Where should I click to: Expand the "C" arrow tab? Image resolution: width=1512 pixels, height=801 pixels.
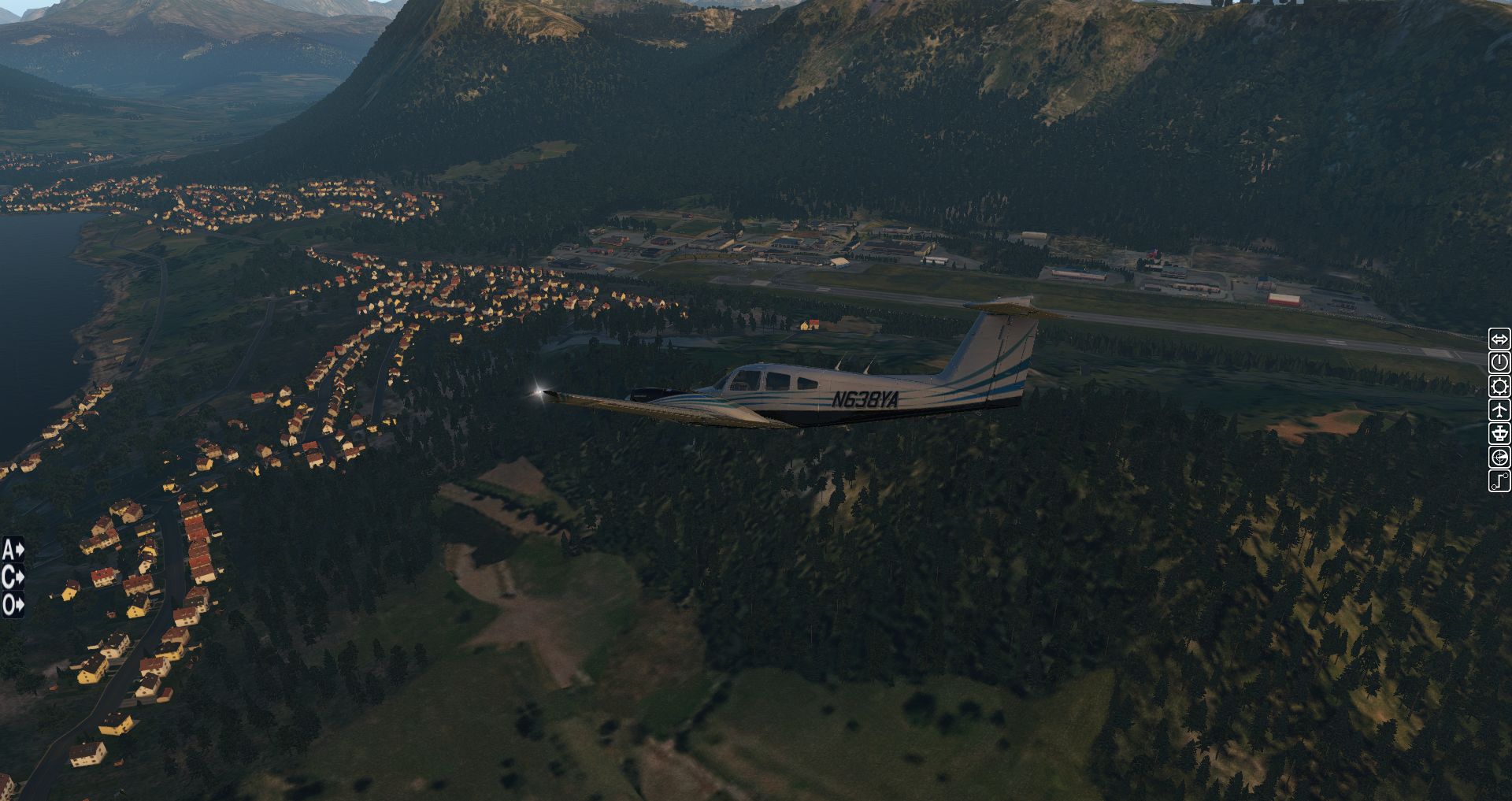13,577
